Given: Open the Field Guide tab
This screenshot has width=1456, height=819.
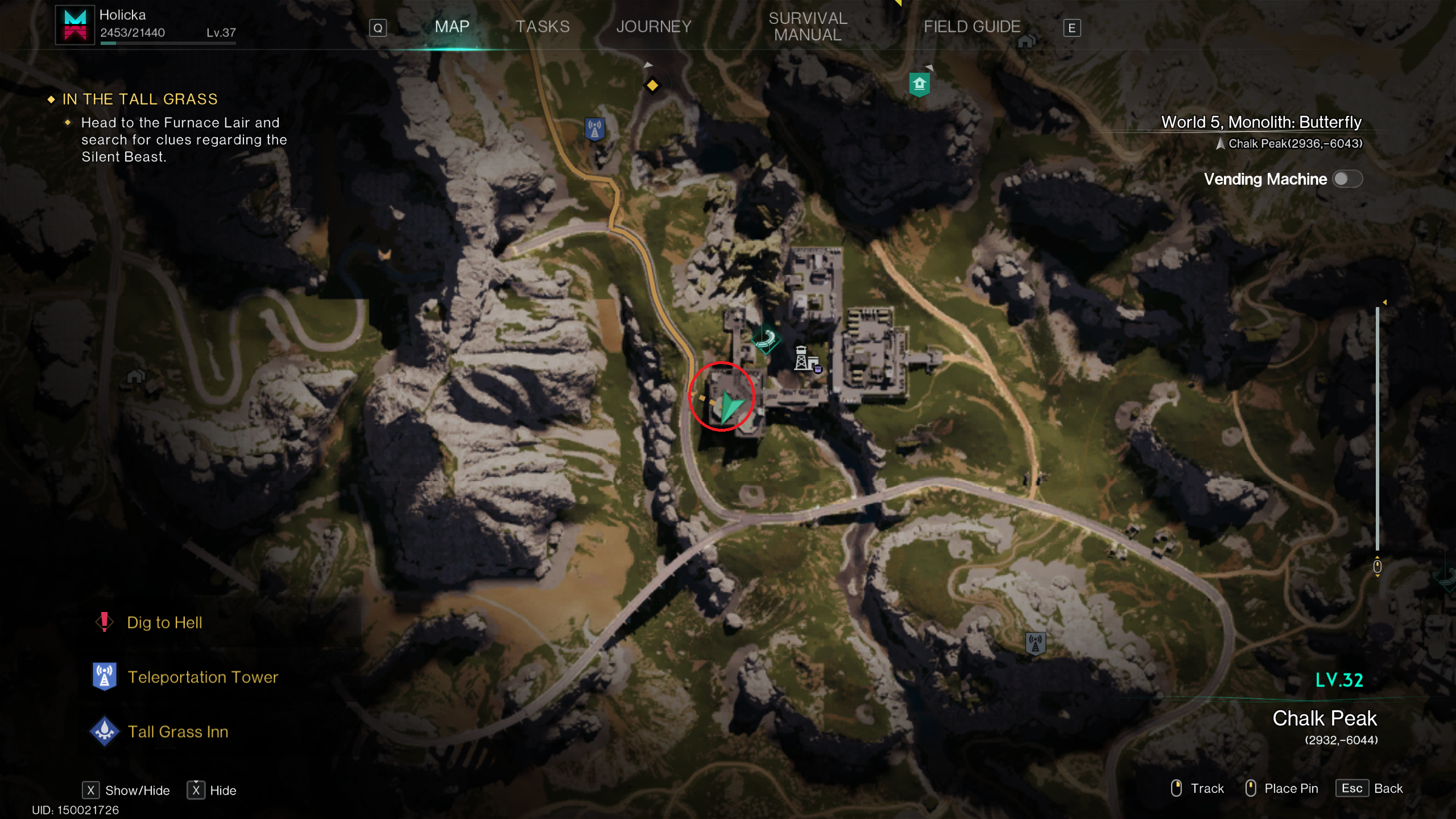Looking at the screenshot, I should (971, 27).
